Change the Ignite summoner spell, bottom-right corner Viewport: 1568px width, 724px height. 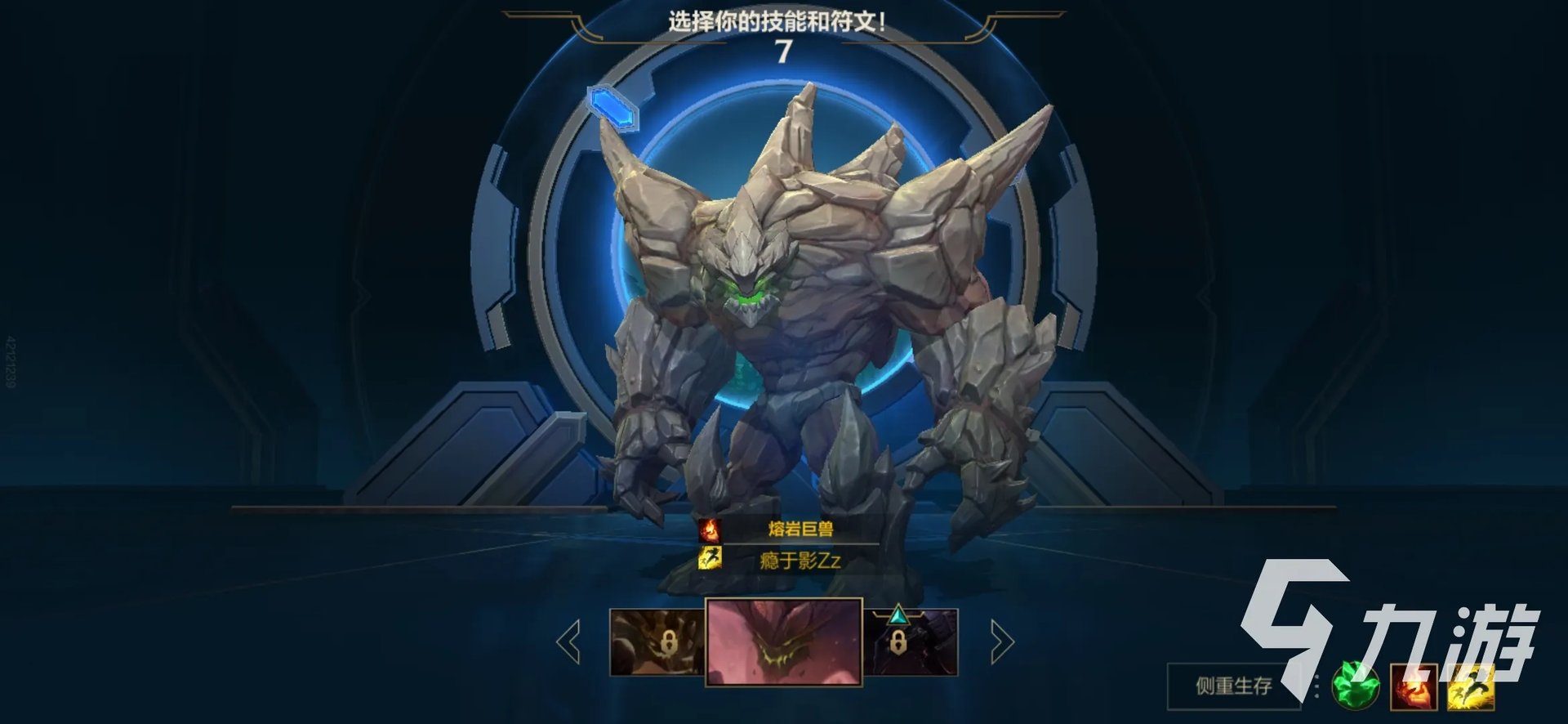click(1414, 686)
